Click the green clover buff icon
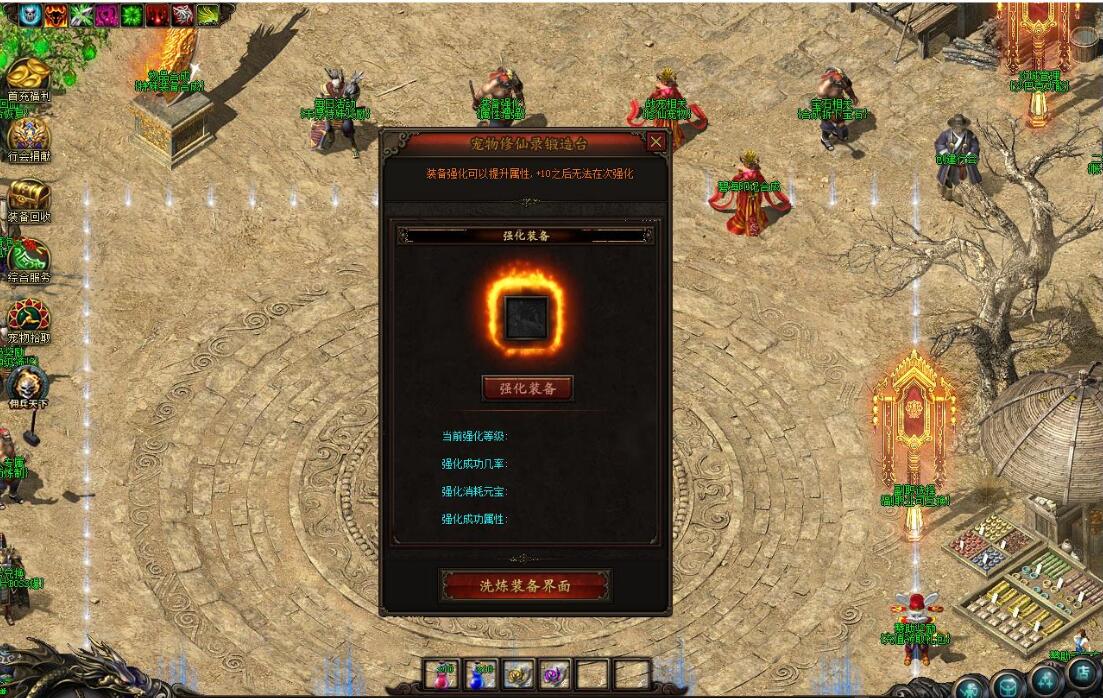Viewport: 1103px width, 698px height. tap(132, 14)
